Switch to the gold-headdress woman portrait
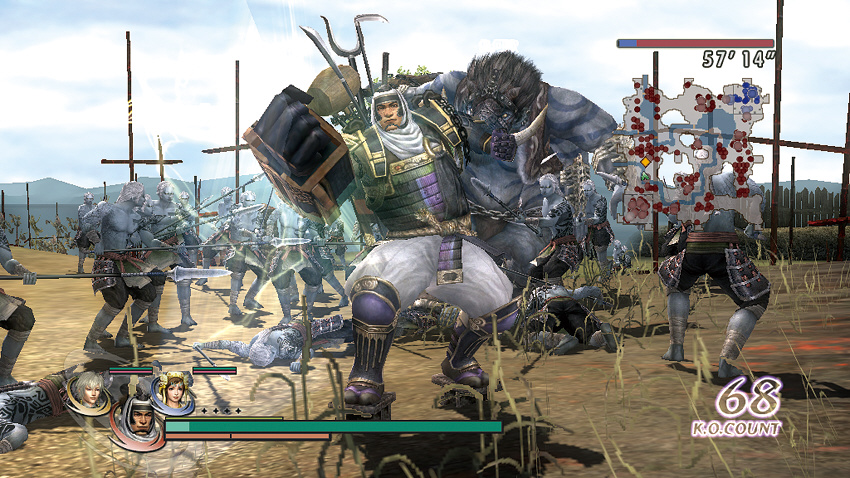The image size is (850, 478). 173,393
